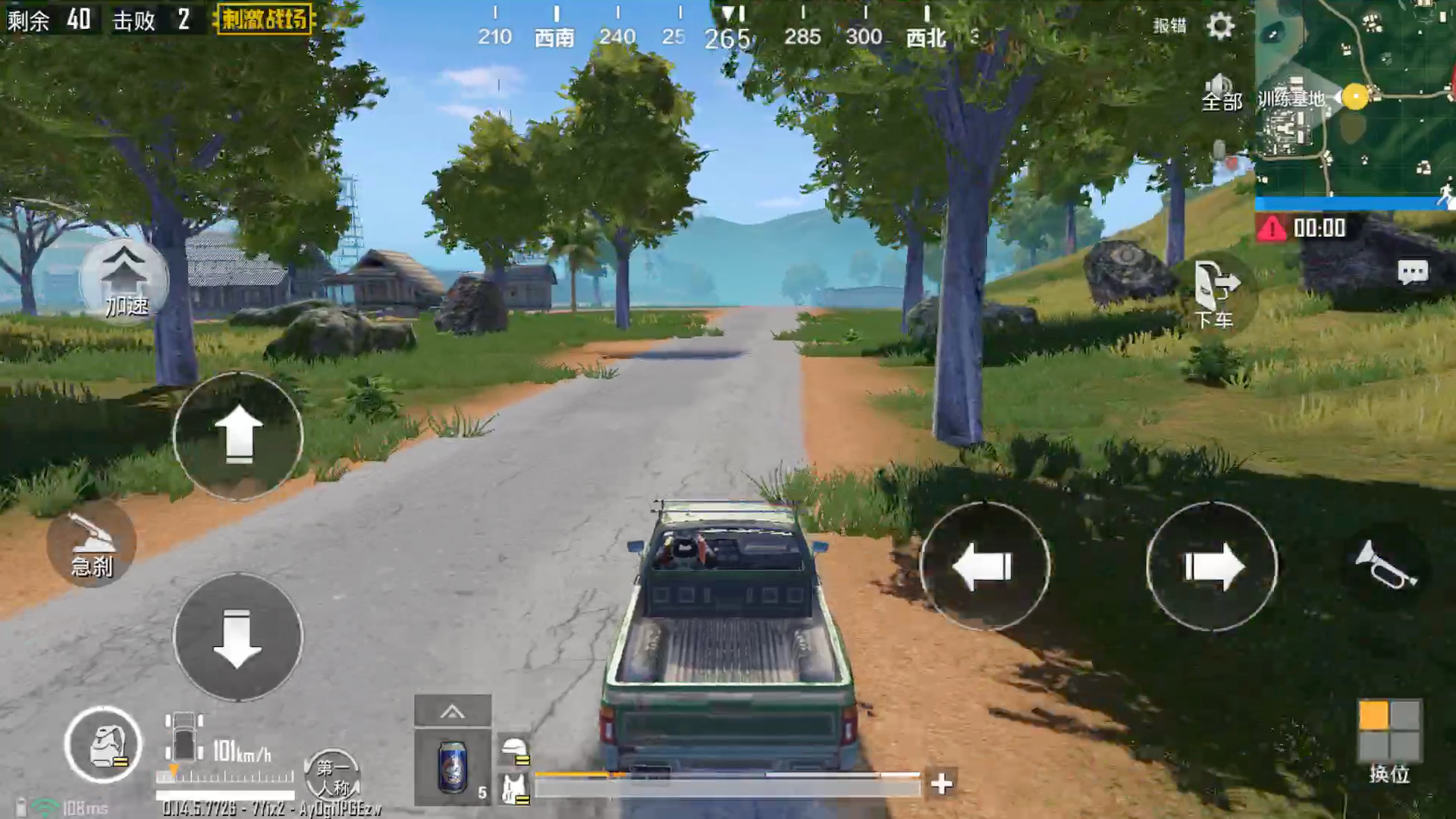Accelerate forward with the up arrow

pos(238,435)
